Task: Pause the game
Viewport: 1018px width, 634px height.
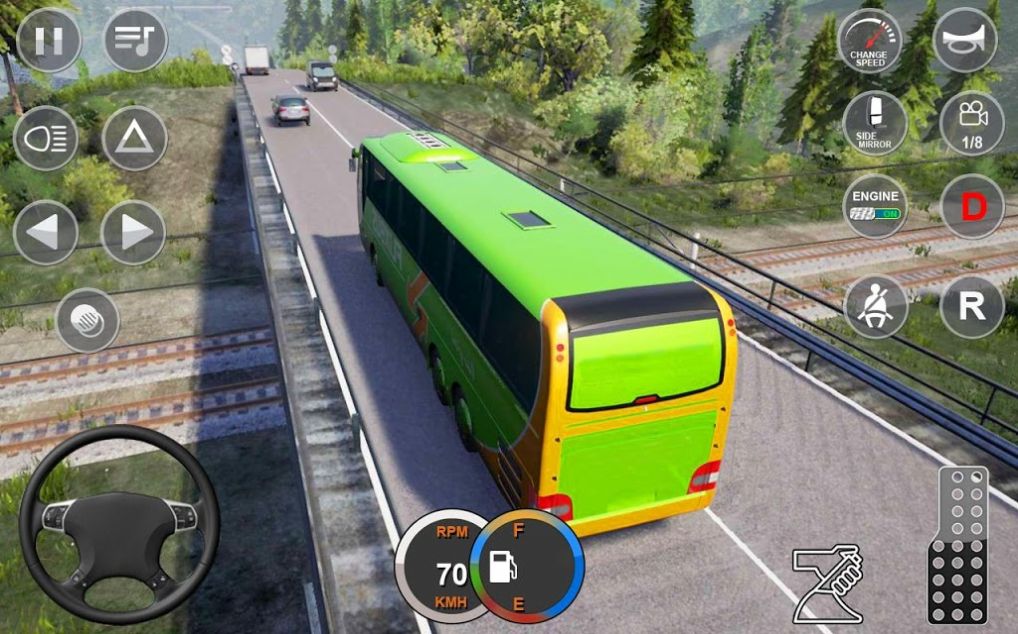Action: click(x=48, y=41)
